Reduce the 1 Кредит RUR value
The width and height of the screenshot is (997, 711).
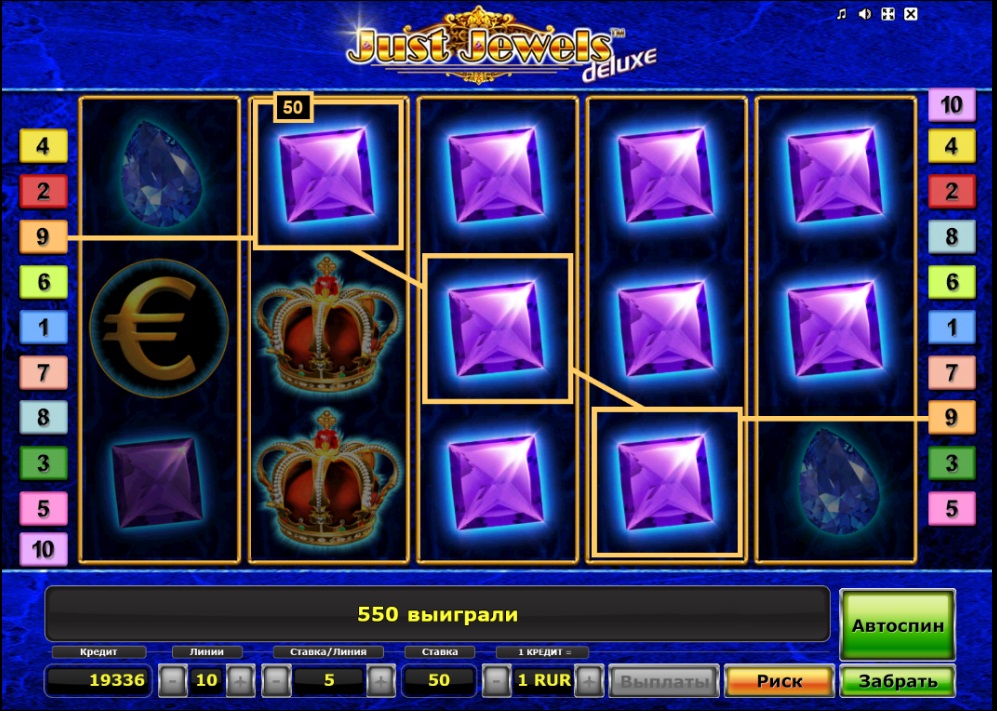coord(496,681)
